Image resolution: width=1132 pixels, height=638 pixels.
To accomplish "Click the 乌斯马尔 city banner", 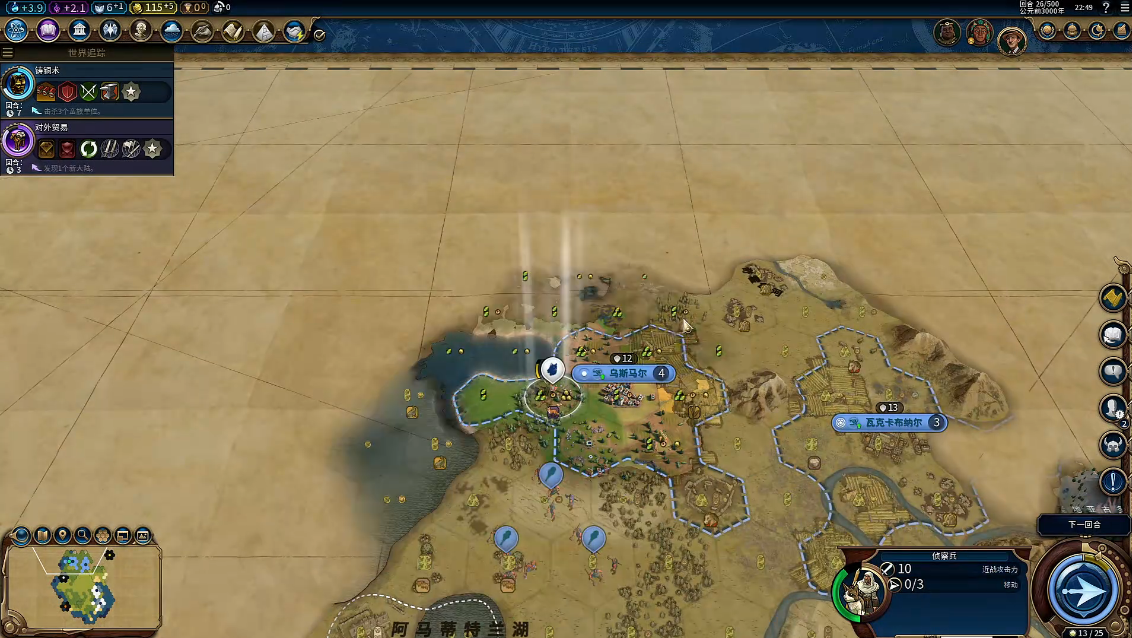I will (627, 373).
